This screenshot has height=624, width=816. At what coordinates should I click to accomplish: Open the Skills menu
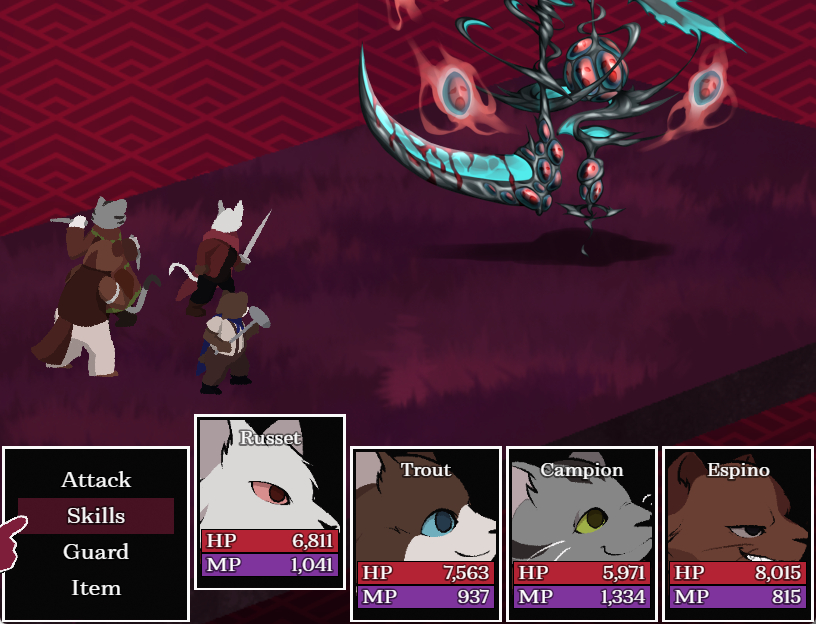(x=96, y=516)
